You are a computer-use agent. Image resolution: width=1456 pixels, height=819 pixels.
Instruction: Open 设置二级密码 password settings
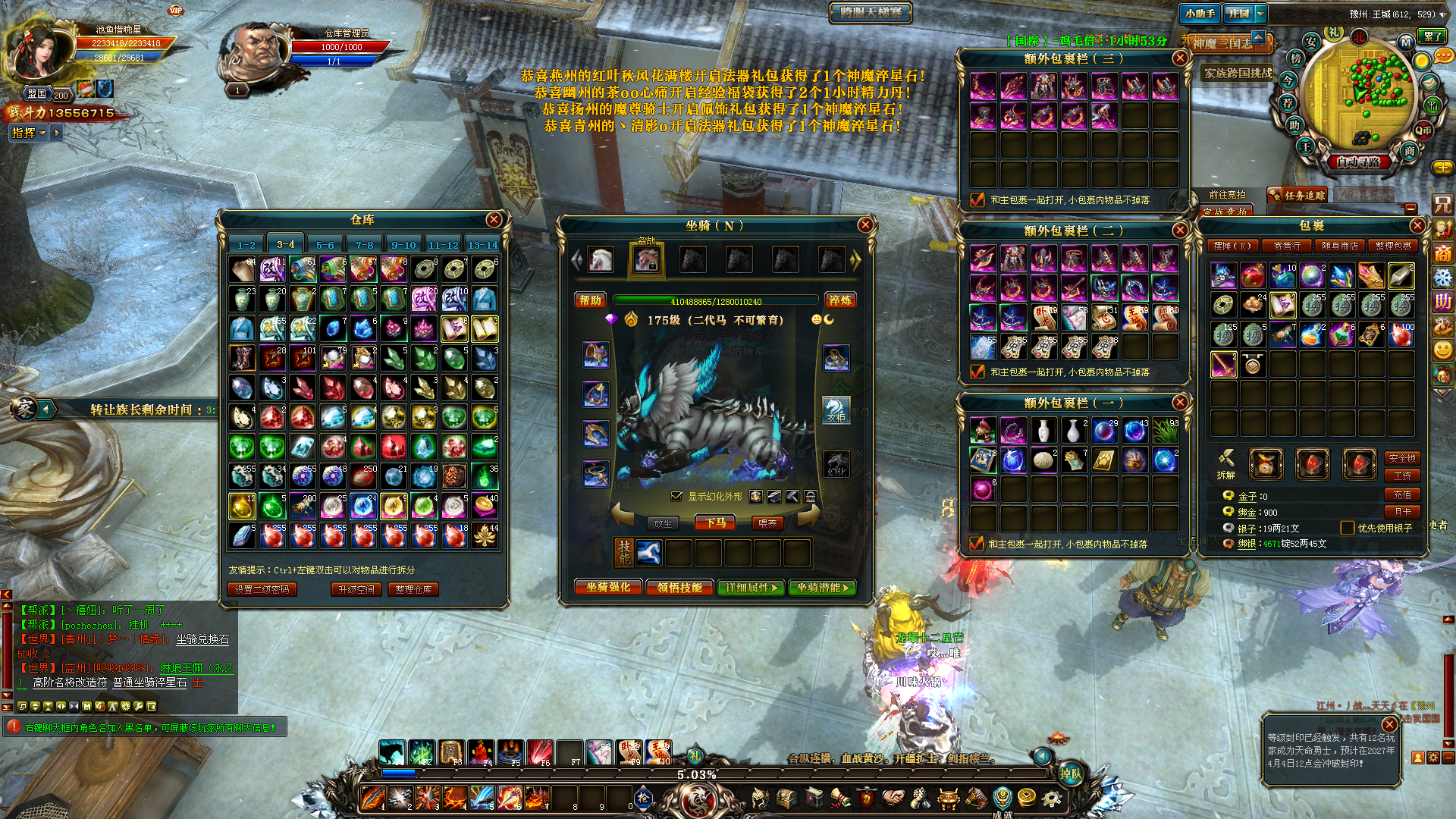(262, 589)
